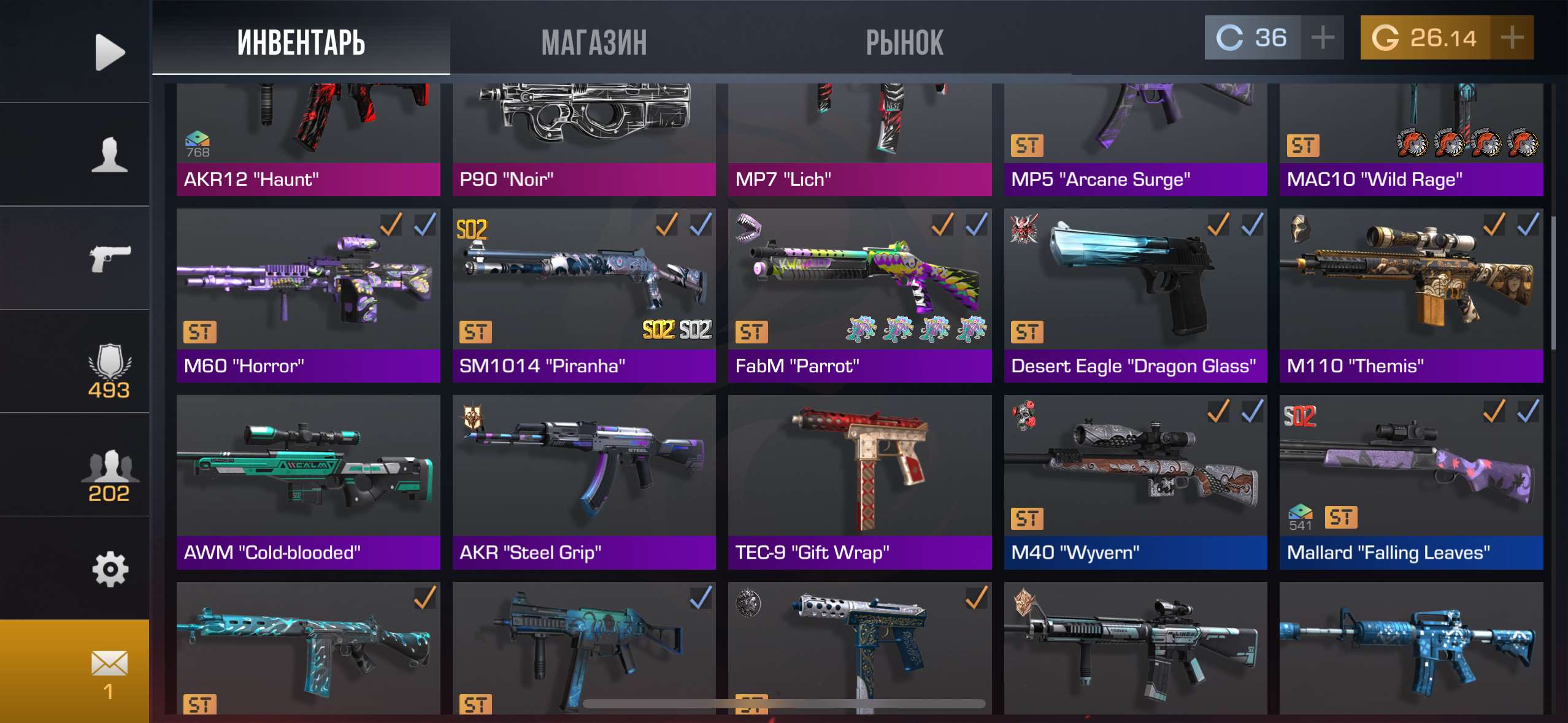Open the РЫНОК tab
Viewport: 1568px width, 723px height.
point(904,42)
